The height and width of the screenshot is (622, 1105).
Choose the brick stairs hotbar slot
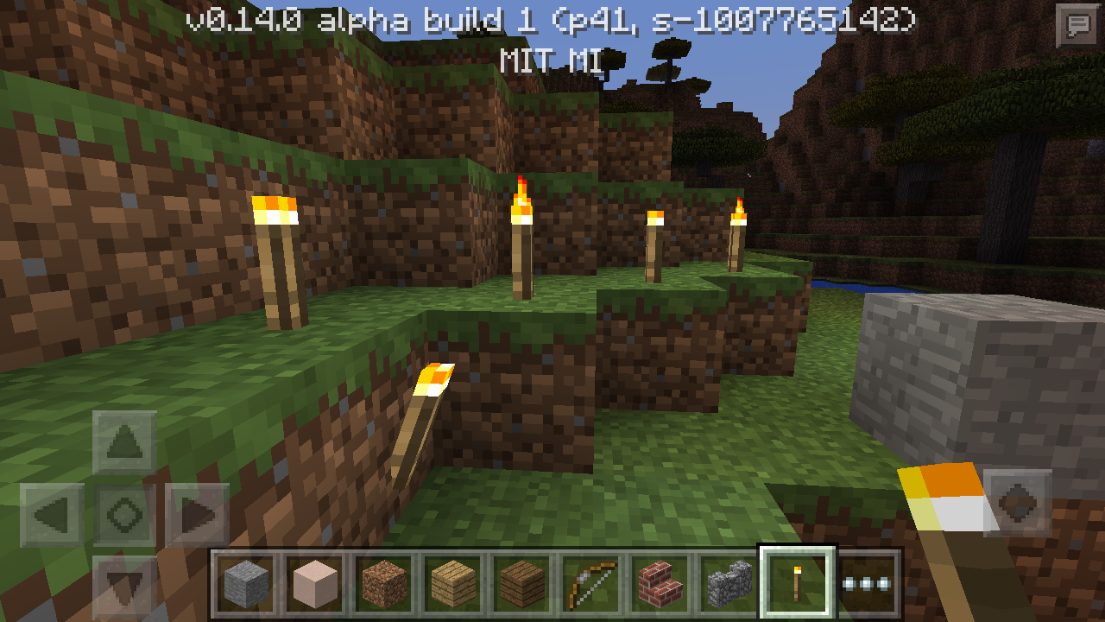pyautogui.click(x=658, y=583)
